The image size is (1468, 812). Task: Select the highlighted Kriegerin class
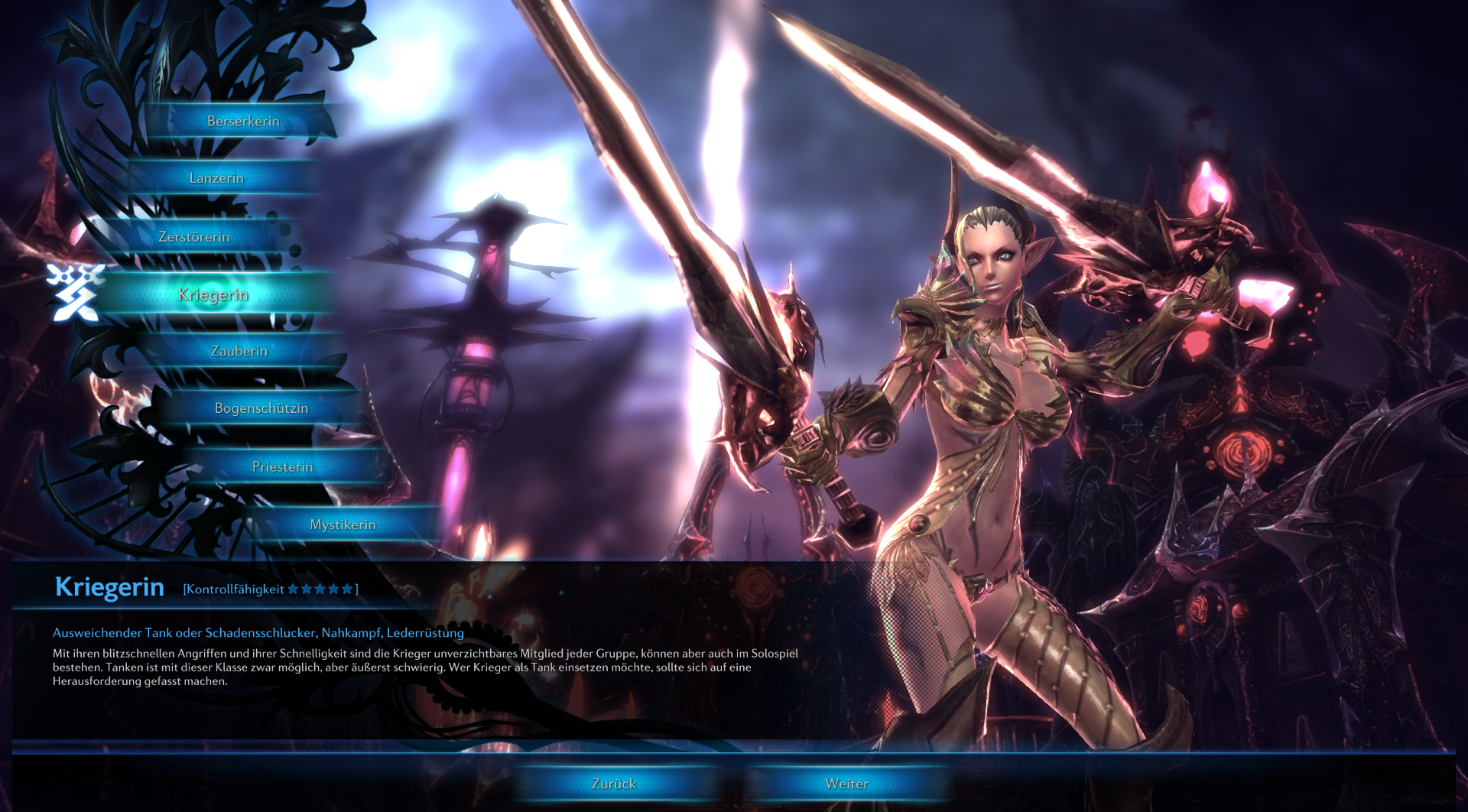(x=213, y=295)
